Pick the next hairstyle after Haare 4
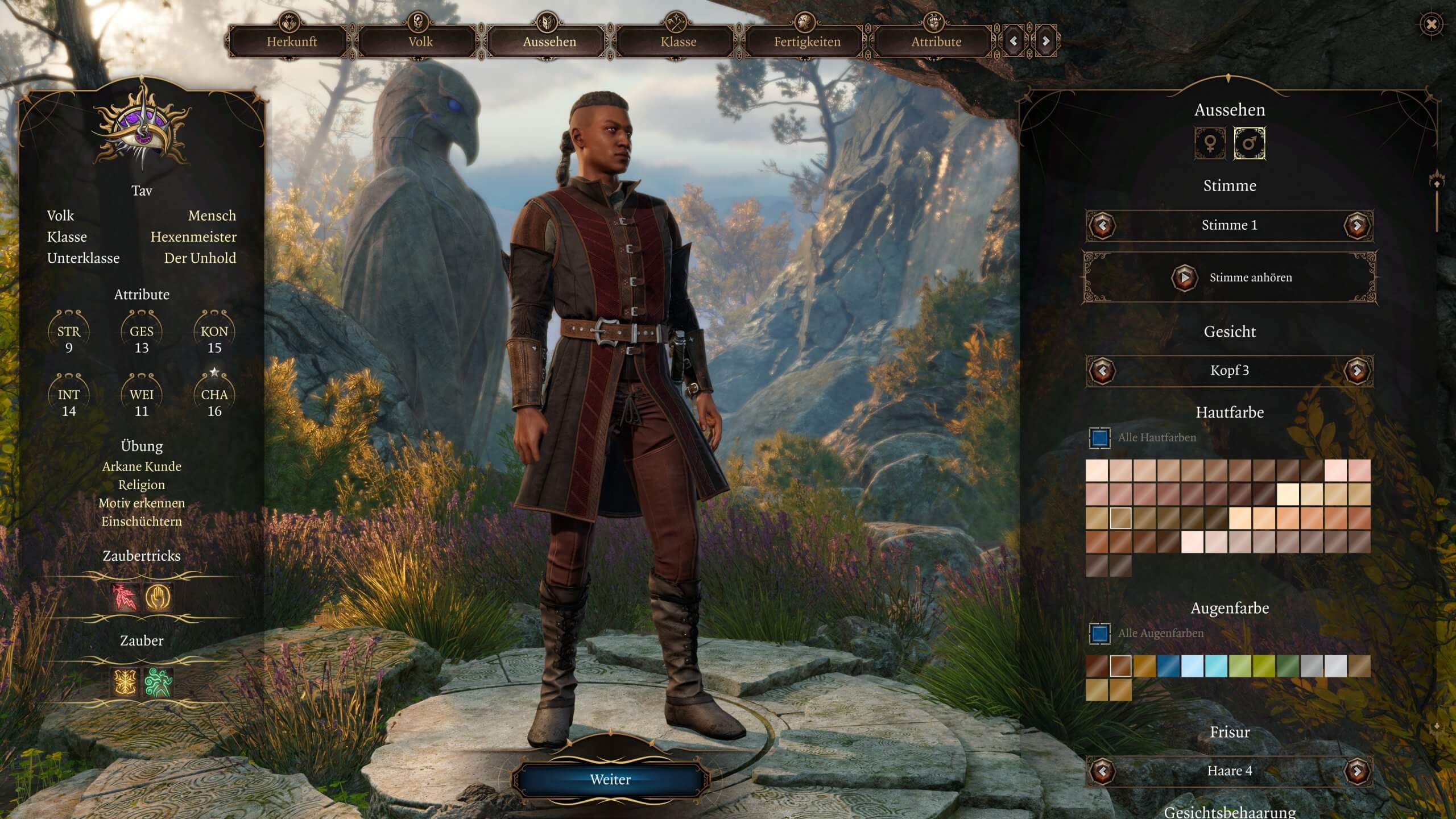The image size is (1456, 819). (x=1357, y=771)
